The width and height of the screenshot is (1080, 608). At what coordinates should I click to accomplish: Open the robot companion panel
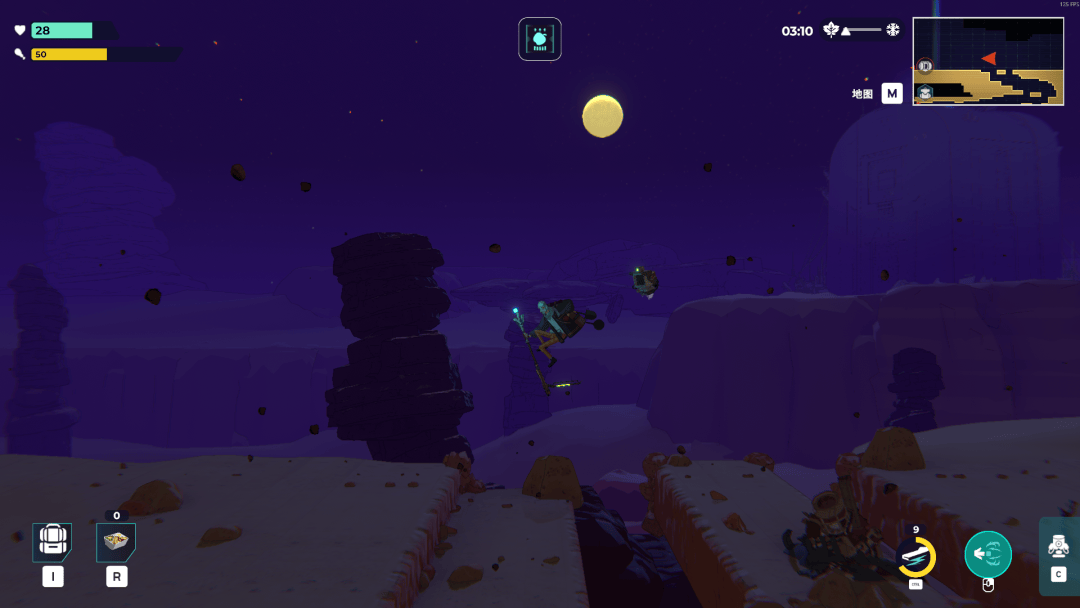click(1059, 547)
